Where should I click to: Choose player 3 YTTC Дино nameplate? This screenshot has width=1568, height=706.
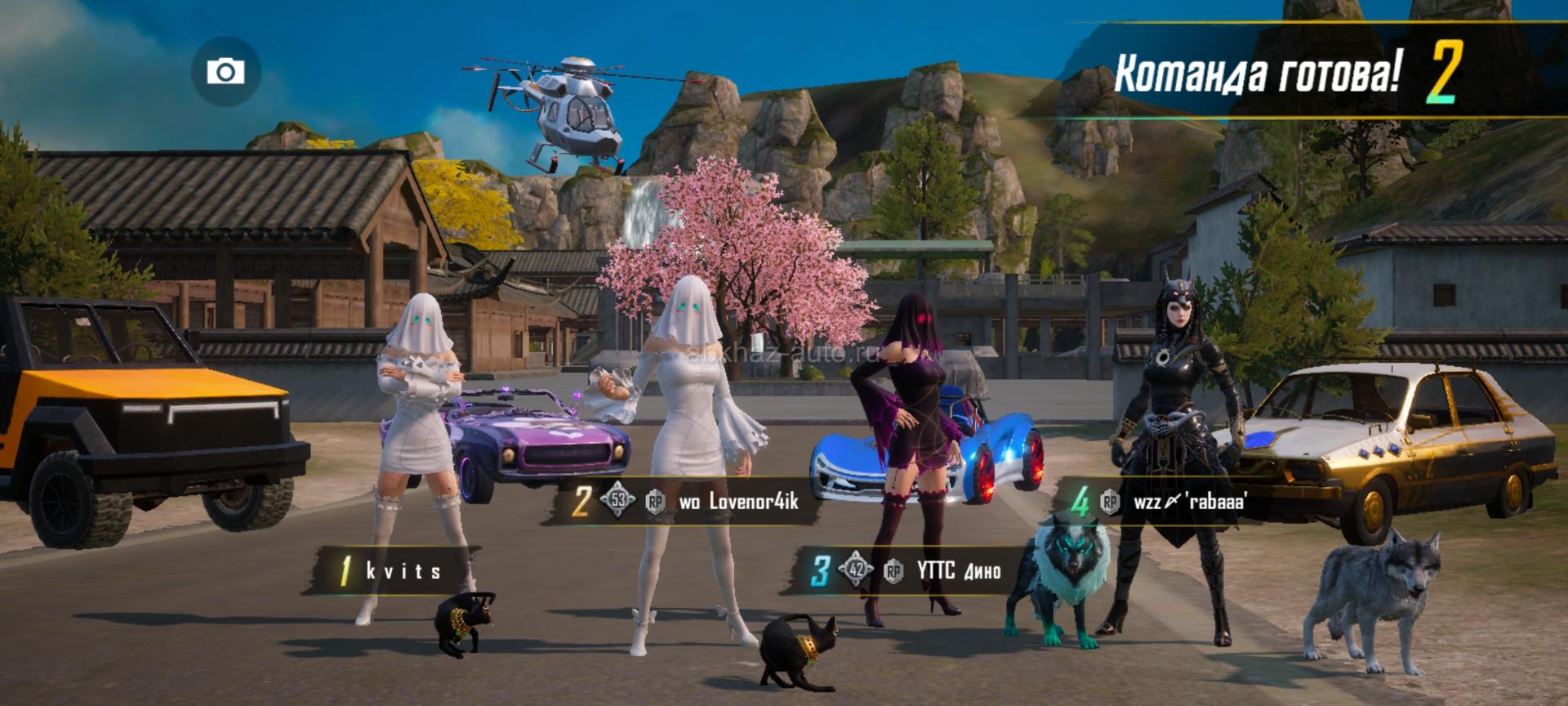pyautogui.click(x=906, y=570)
